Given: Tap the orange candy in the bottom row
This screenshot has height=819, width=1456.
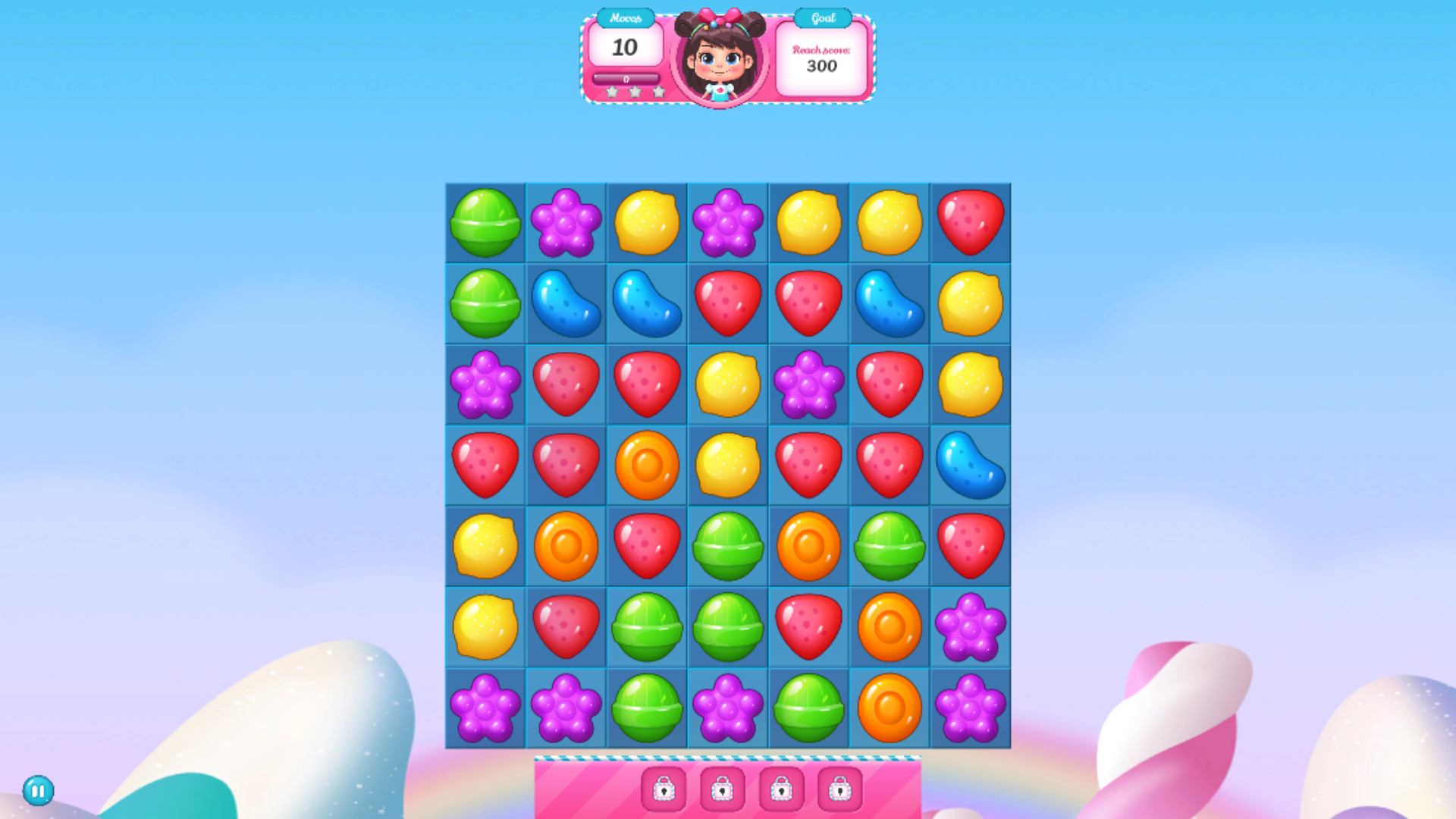Looking at the screenshot, I should pos(889,709).
